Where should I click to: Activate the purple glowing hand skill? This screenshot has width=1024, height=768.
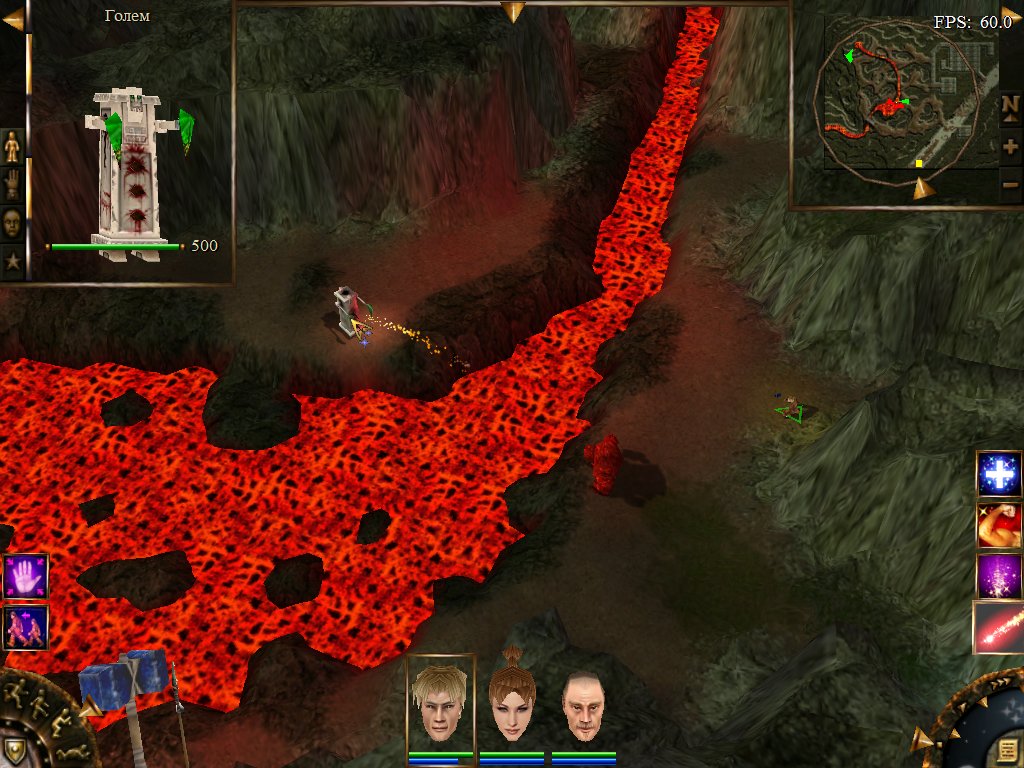tap(25, 577)
